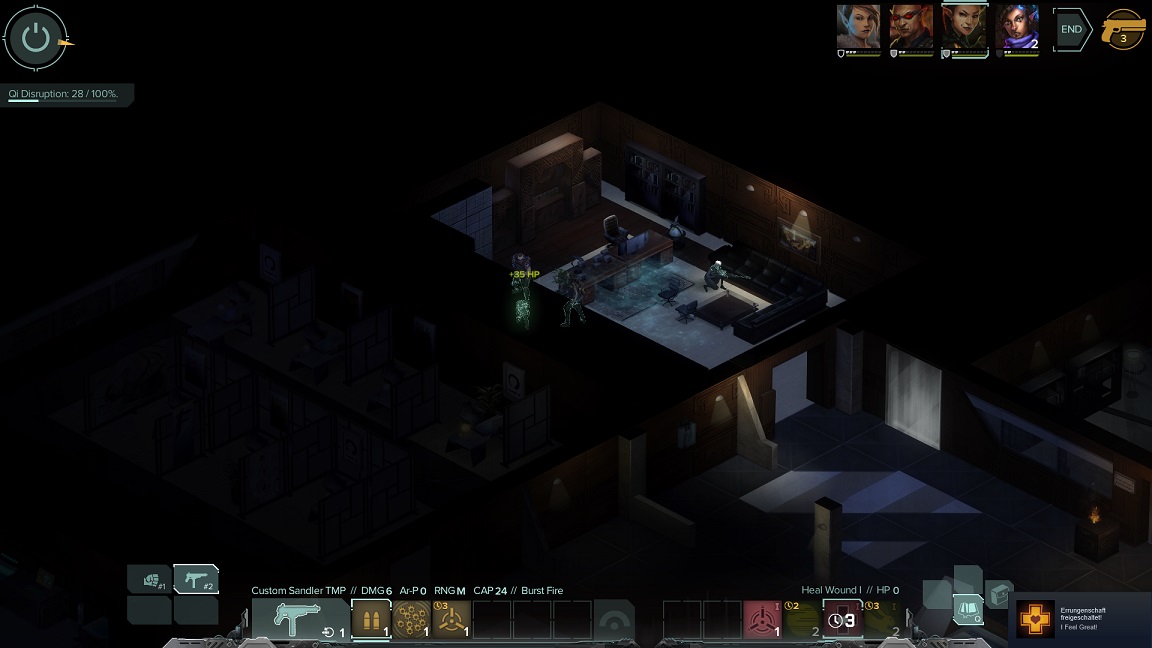Select the blue-skinned elf woman portrait
Screen dimensions: 1152x648
click(859, 27)
